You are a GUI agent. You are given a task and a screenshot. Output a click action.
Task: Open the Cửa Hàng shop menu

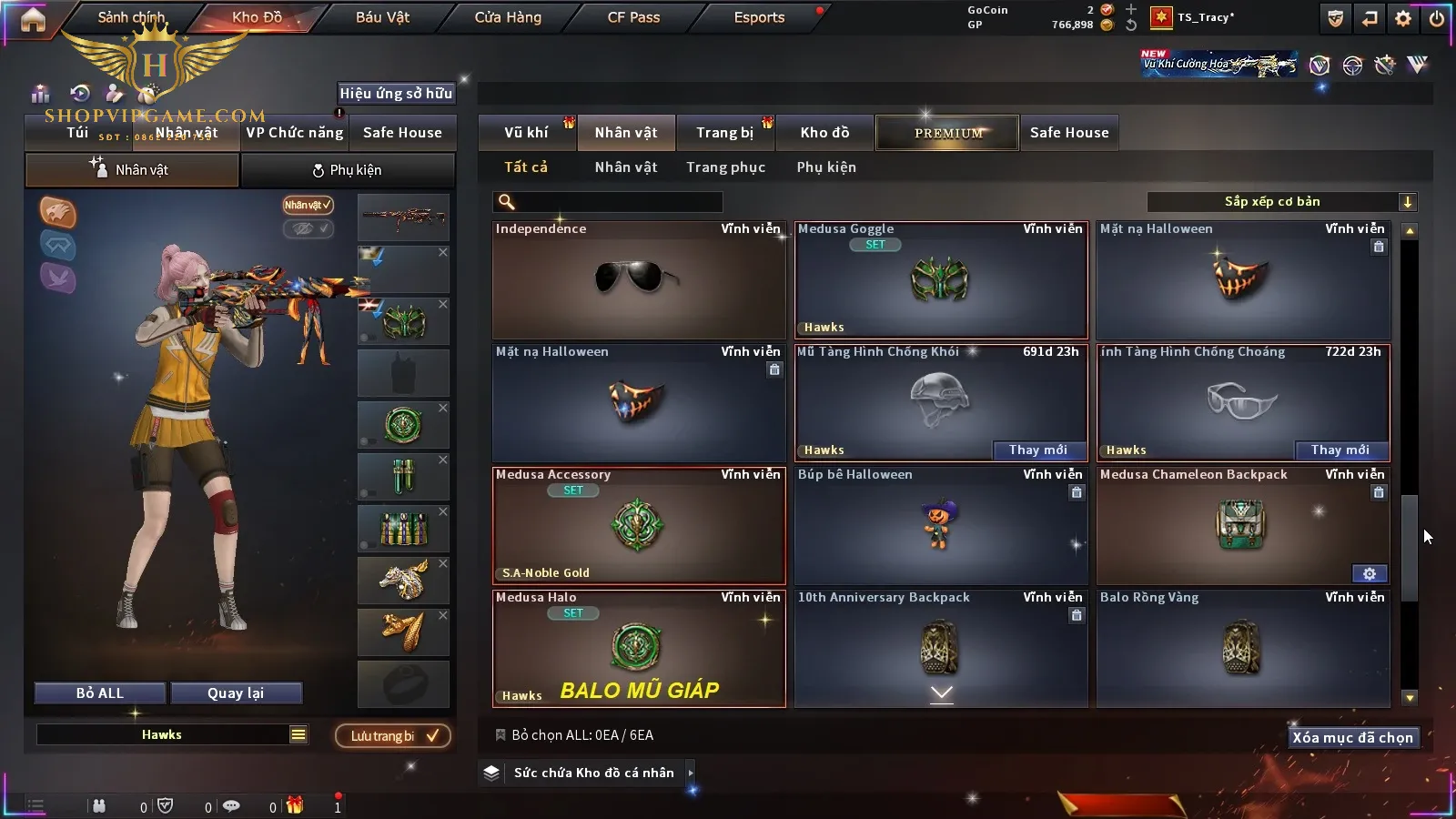pyautogui.click(x=508, y=17)
